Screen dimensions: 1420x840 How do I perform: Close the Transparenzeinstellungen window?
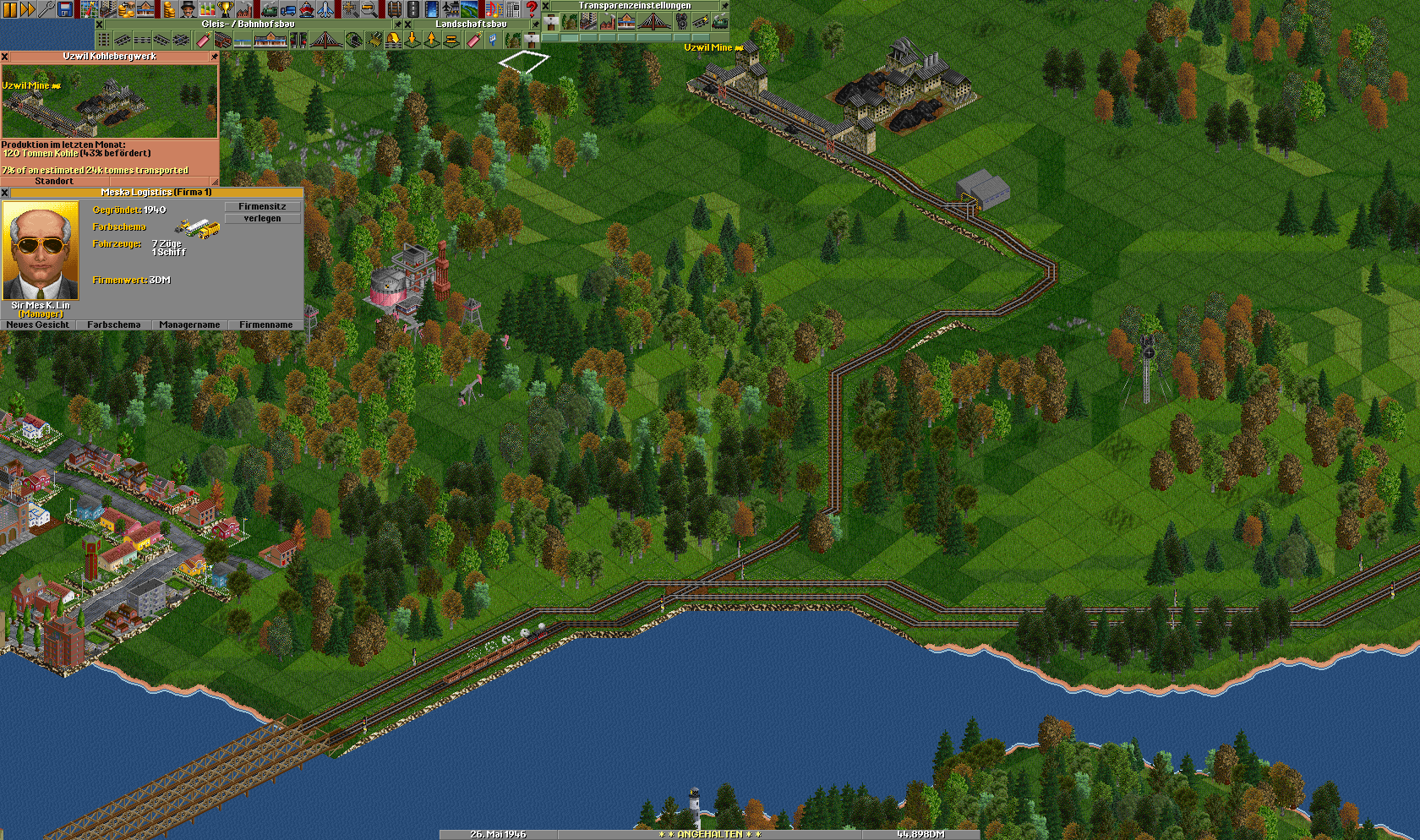[546, 6]
